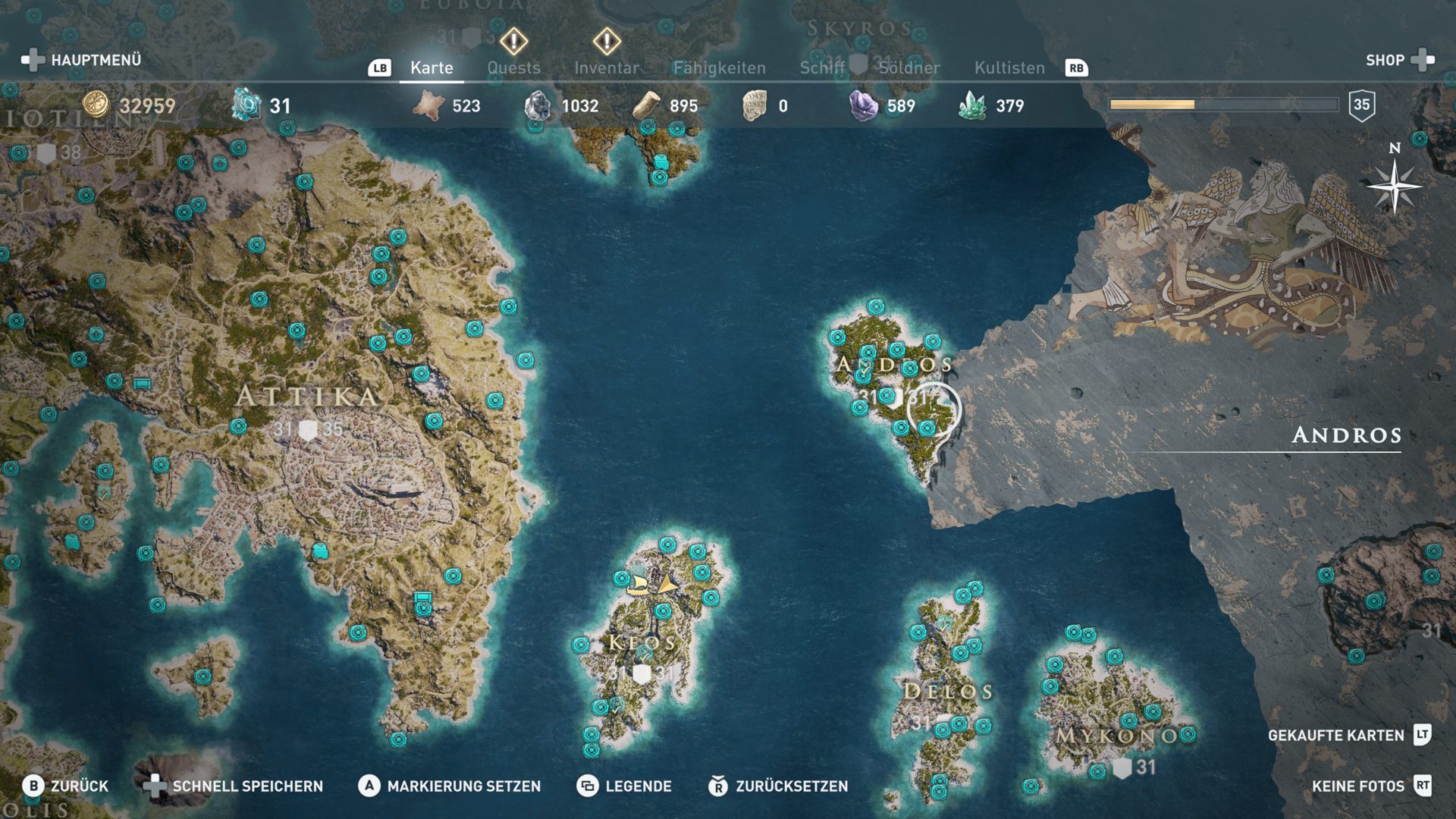The image size is (1456, 819).
Task: Toggle the Keine Fotos filter
Action: 1370,786
